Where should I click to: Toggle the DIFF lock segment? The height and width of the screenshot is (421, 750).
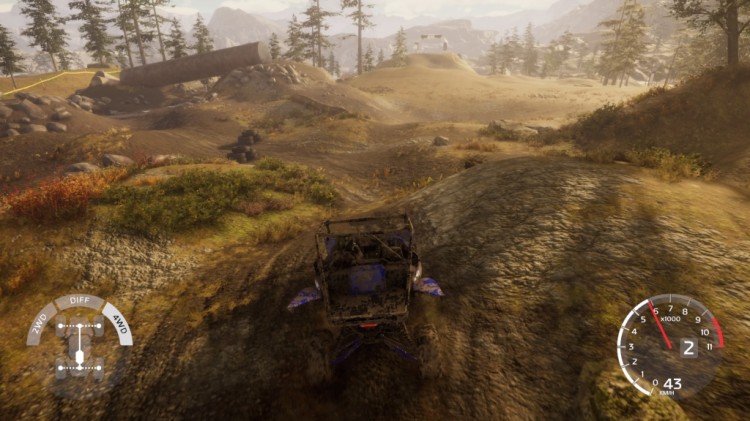79,302
